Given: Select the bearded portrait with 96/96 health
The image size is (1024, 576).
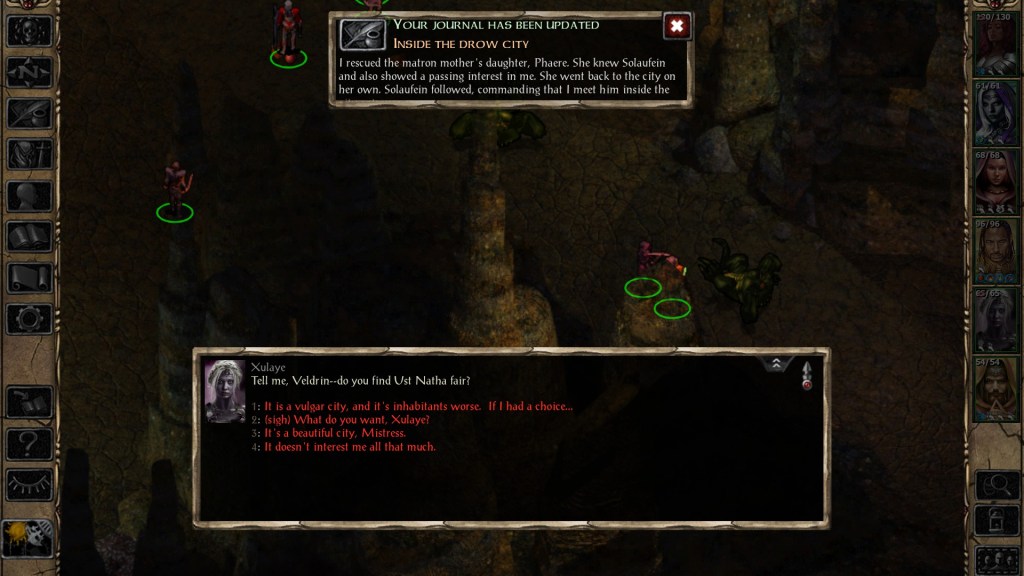Looking at the screenshot, I should pos(995,252).
